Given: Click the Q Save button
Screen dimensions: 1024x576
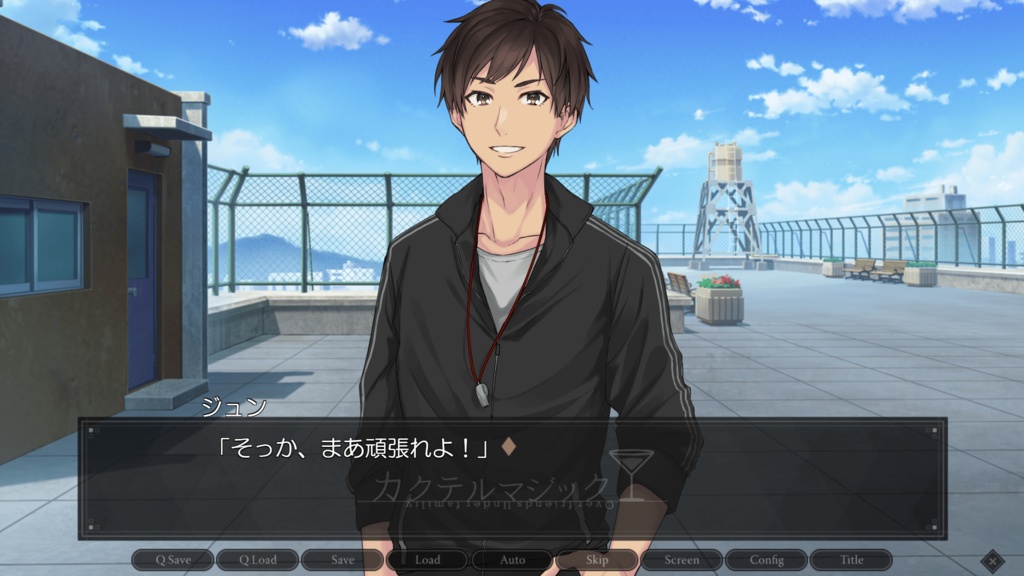Looking at the screenshot, I should point(172,560).
